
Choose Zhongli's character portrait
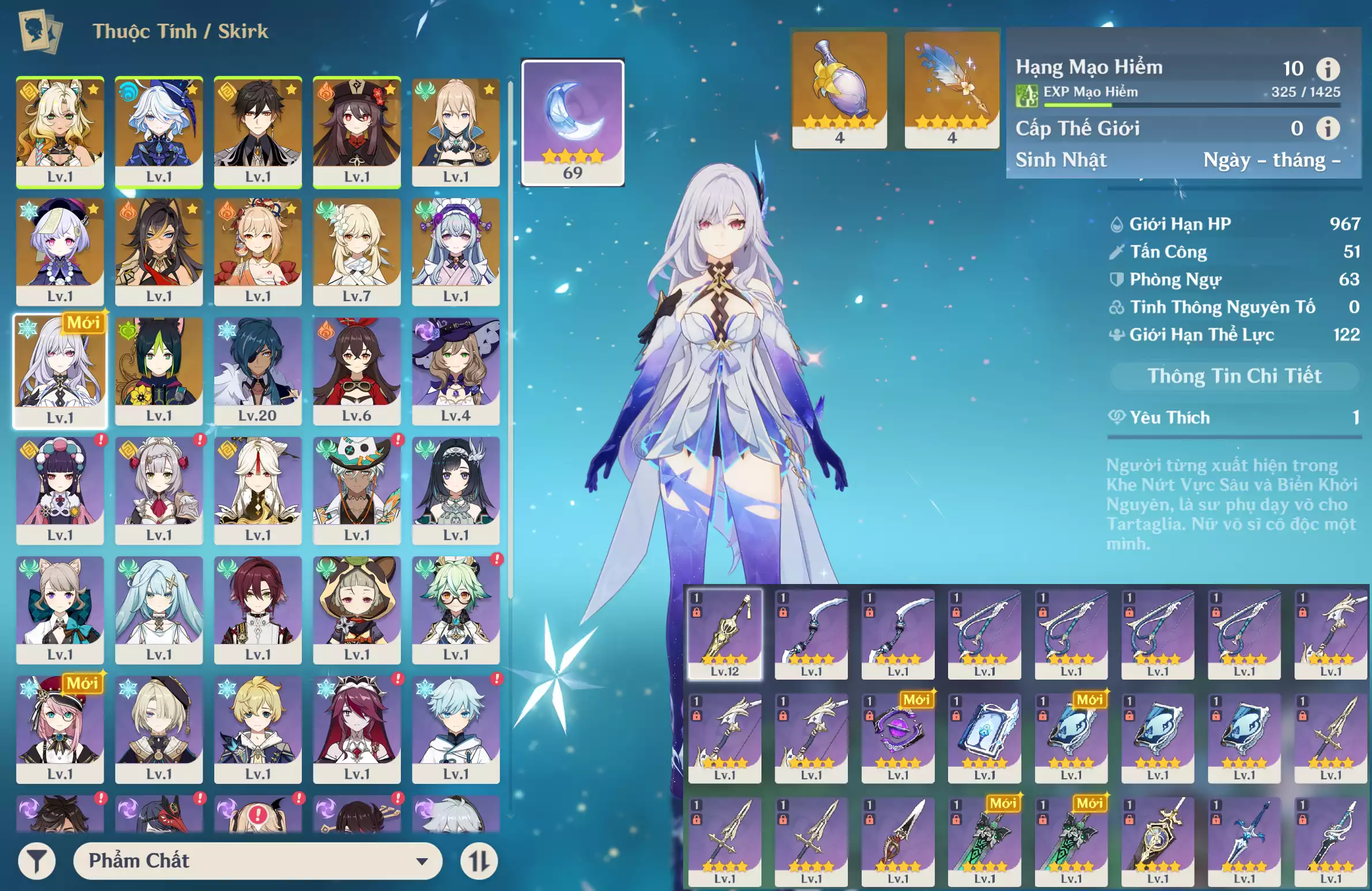(257, 131)
